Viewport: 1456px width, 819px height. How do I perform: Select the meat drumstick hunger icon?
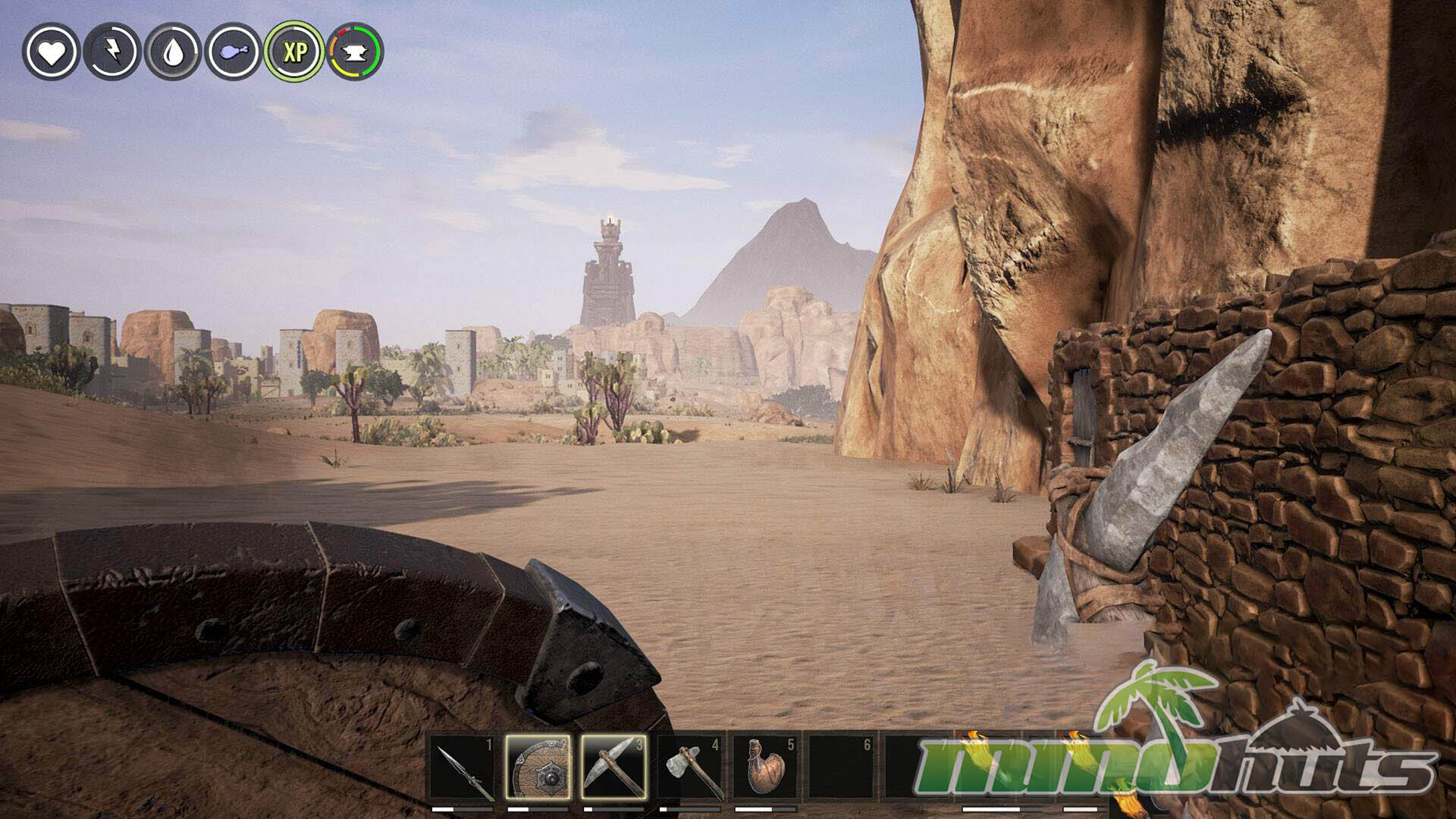click(234, 52)
